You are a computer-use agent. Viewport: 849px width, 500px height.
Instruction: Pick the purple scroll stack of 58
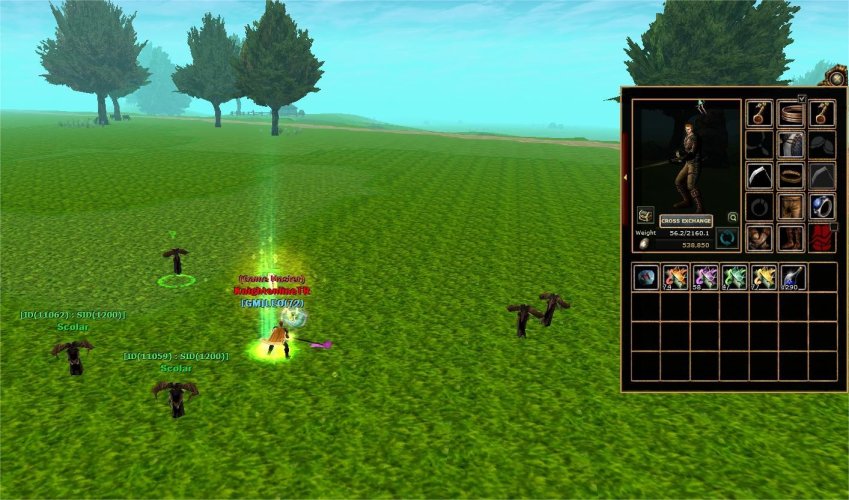(705, 277)
